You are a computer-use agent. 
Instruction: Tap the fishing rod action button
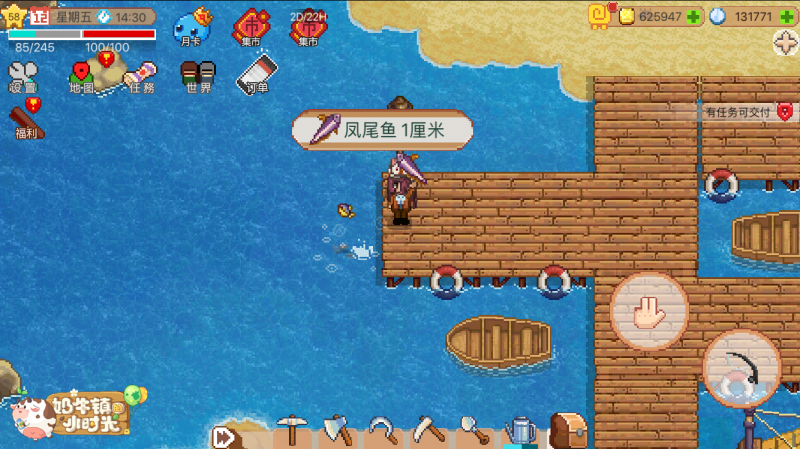[x=741, y=368]
